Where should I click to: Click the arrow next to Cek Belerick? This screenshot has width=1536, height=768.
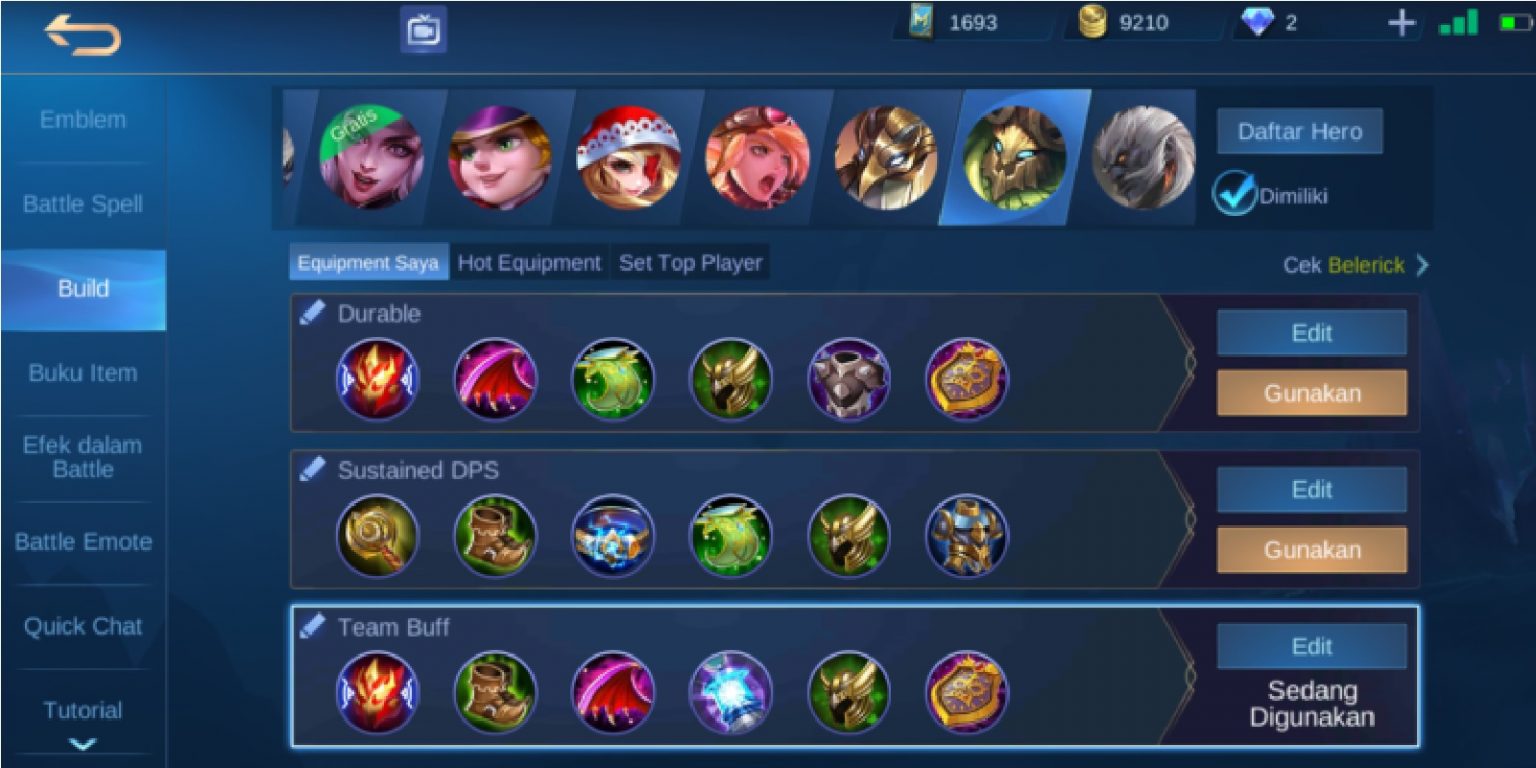click(x=1424, y=266)
